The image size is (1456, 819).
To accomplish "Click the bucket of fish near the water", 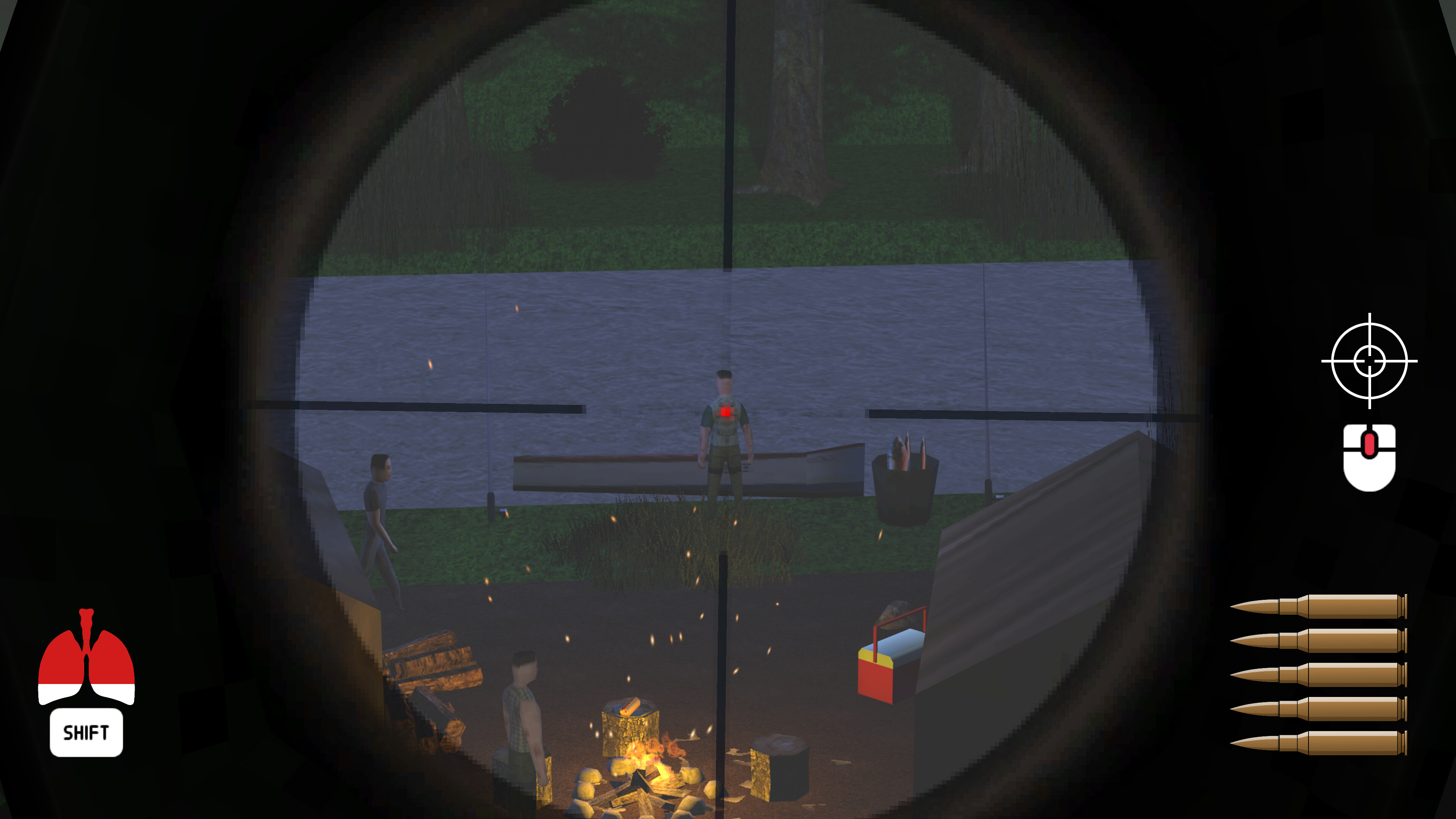I will tap(904, 486).
